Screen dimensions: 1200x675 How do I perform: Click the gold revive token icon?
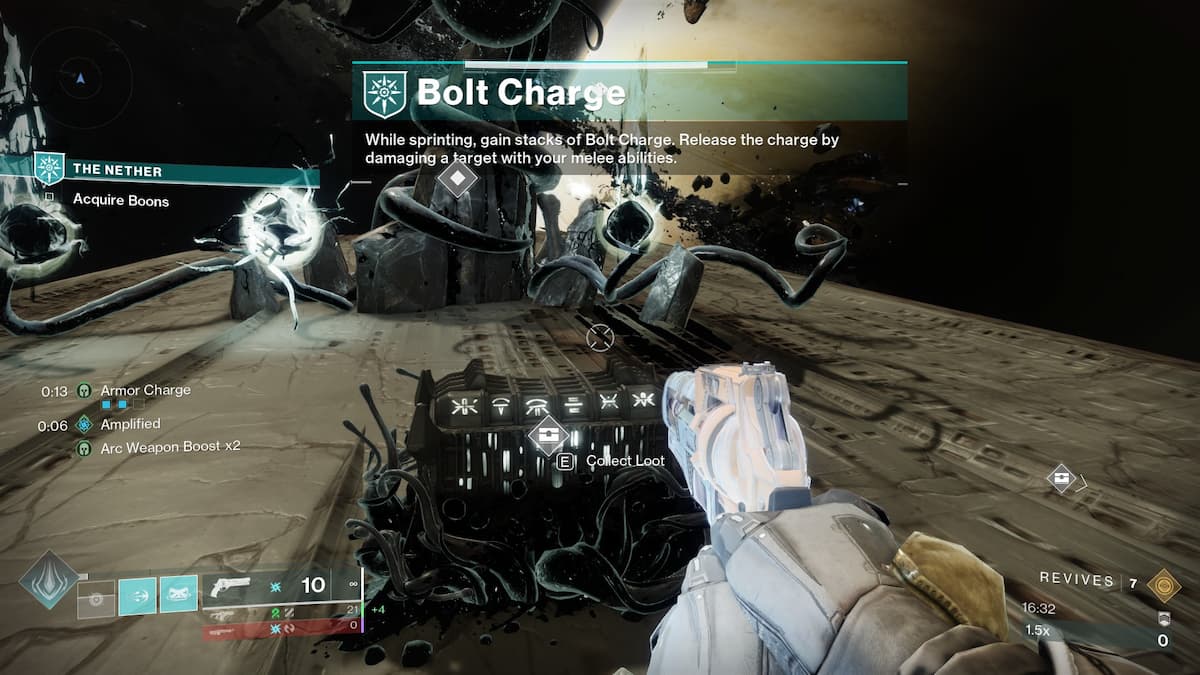(1163, 584)
